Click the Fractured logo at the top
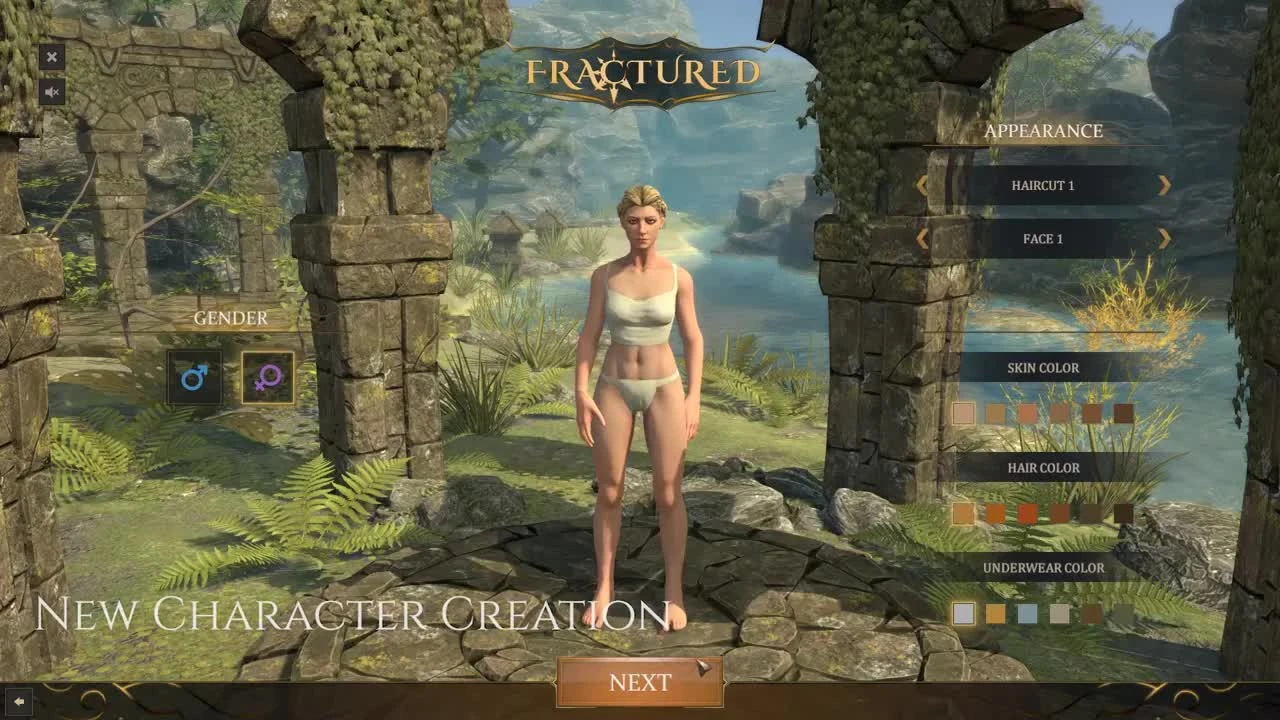This screenshot has width=1280, height=720. [x=640, y=70]
